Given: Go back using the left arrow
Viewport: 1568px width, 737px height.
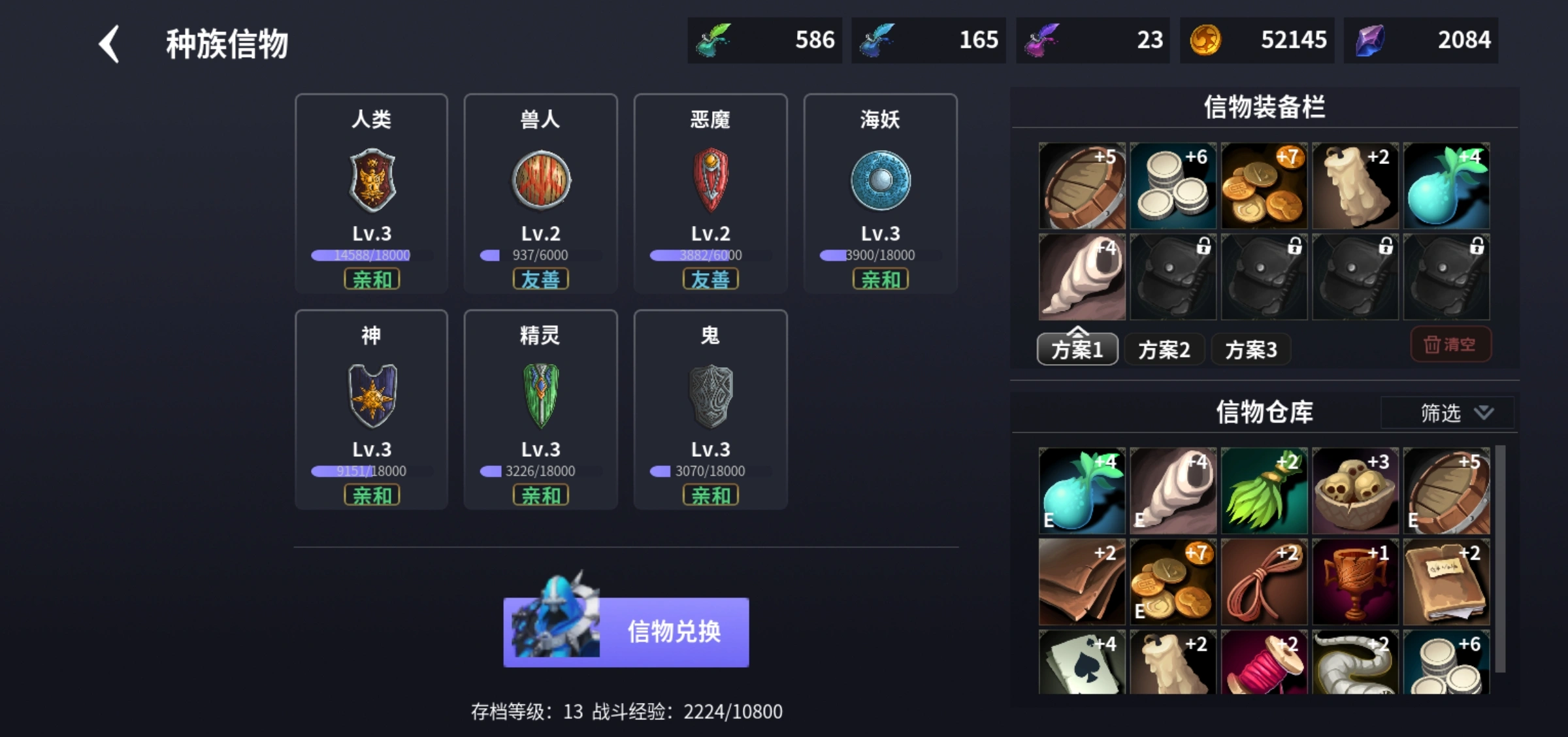Looking at the screenshot, I should [108, 44].
